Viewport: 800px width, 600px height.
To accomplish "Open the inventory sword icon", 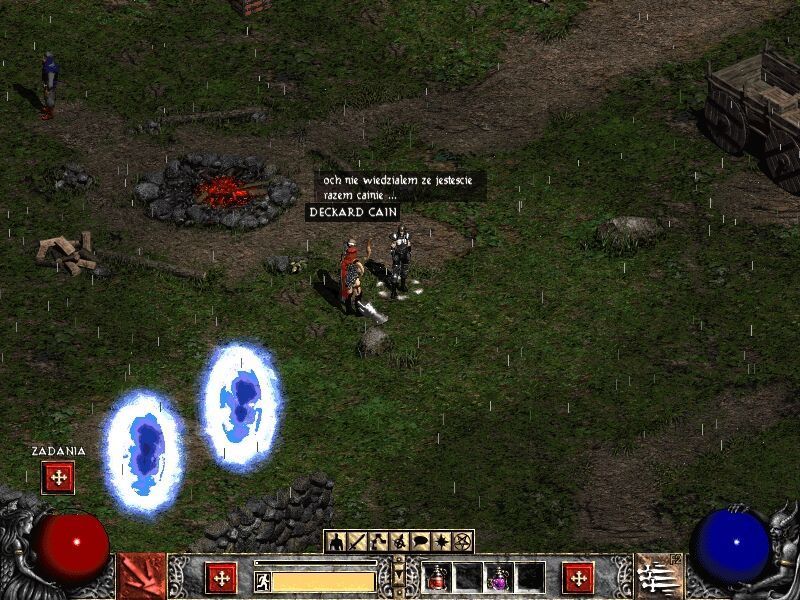I will pos(357,542).
